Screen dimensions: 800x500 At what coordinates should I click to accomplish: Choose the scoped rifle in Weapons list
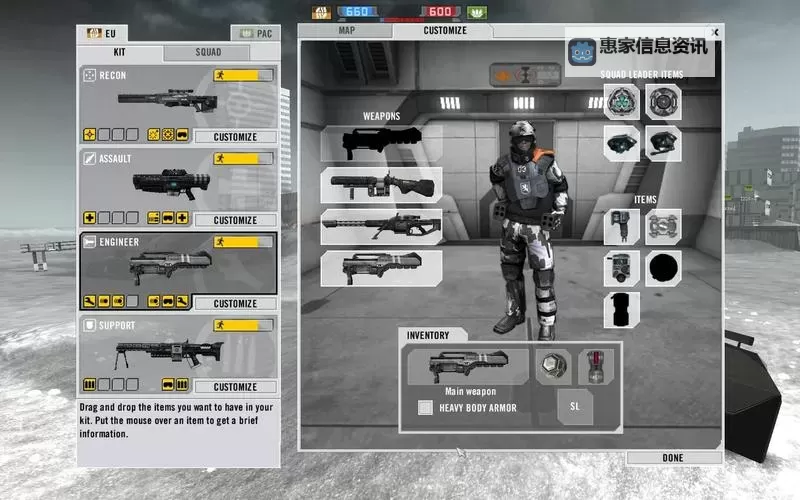pyautogui.click(x=381, y=226)
